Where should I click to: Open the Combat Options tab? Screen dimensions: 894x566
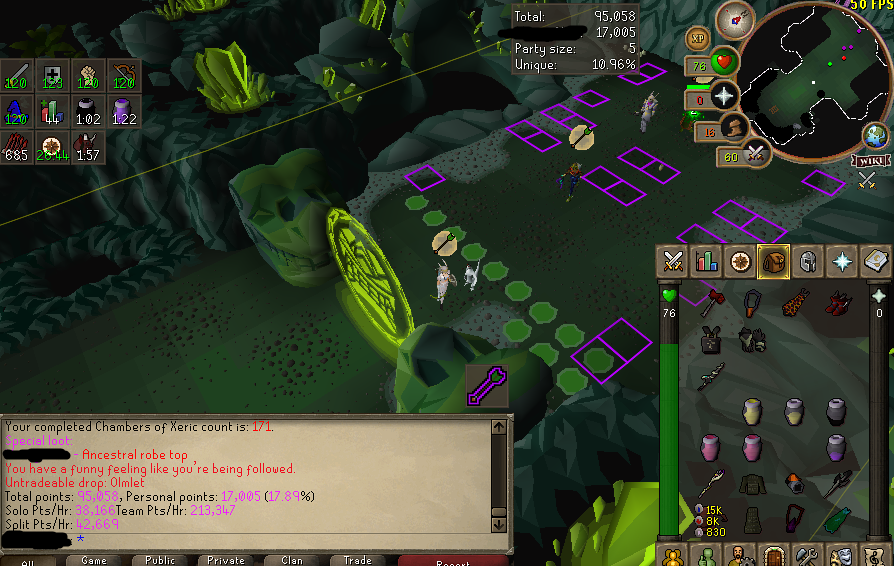click(672, 261)
